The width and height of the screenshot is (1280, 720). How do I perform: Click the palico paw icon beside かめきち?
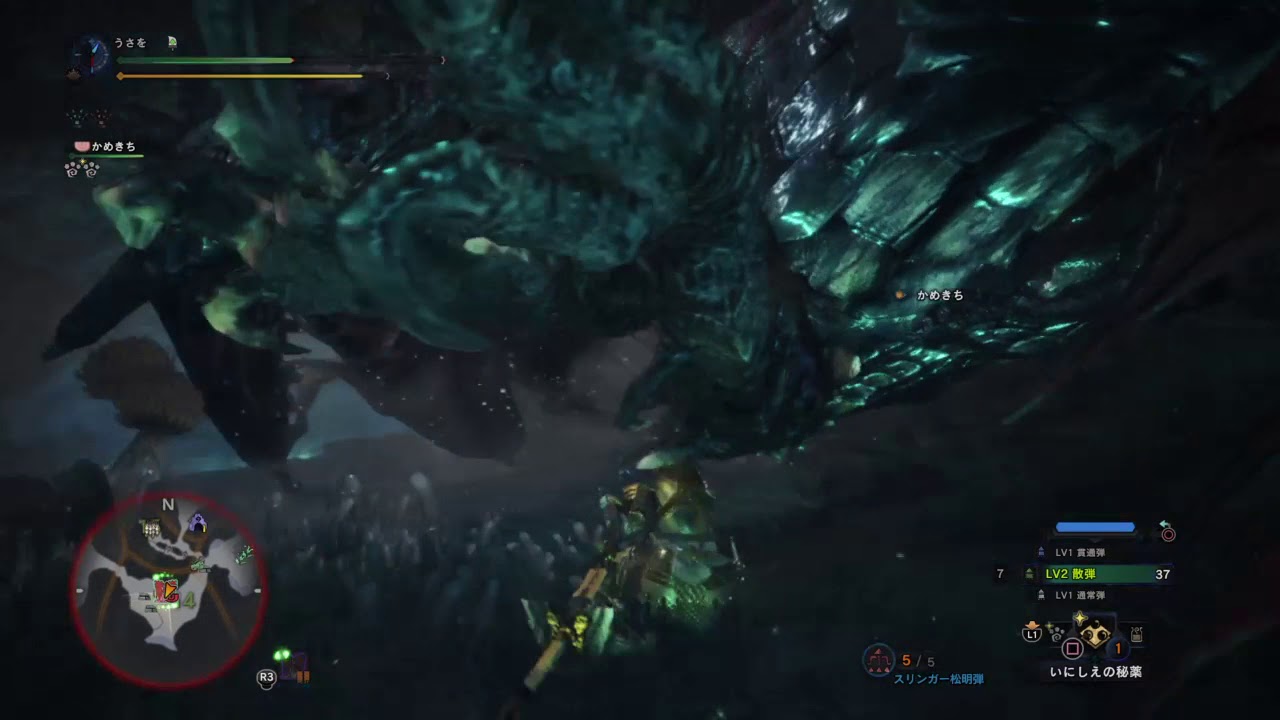point(81,146)
